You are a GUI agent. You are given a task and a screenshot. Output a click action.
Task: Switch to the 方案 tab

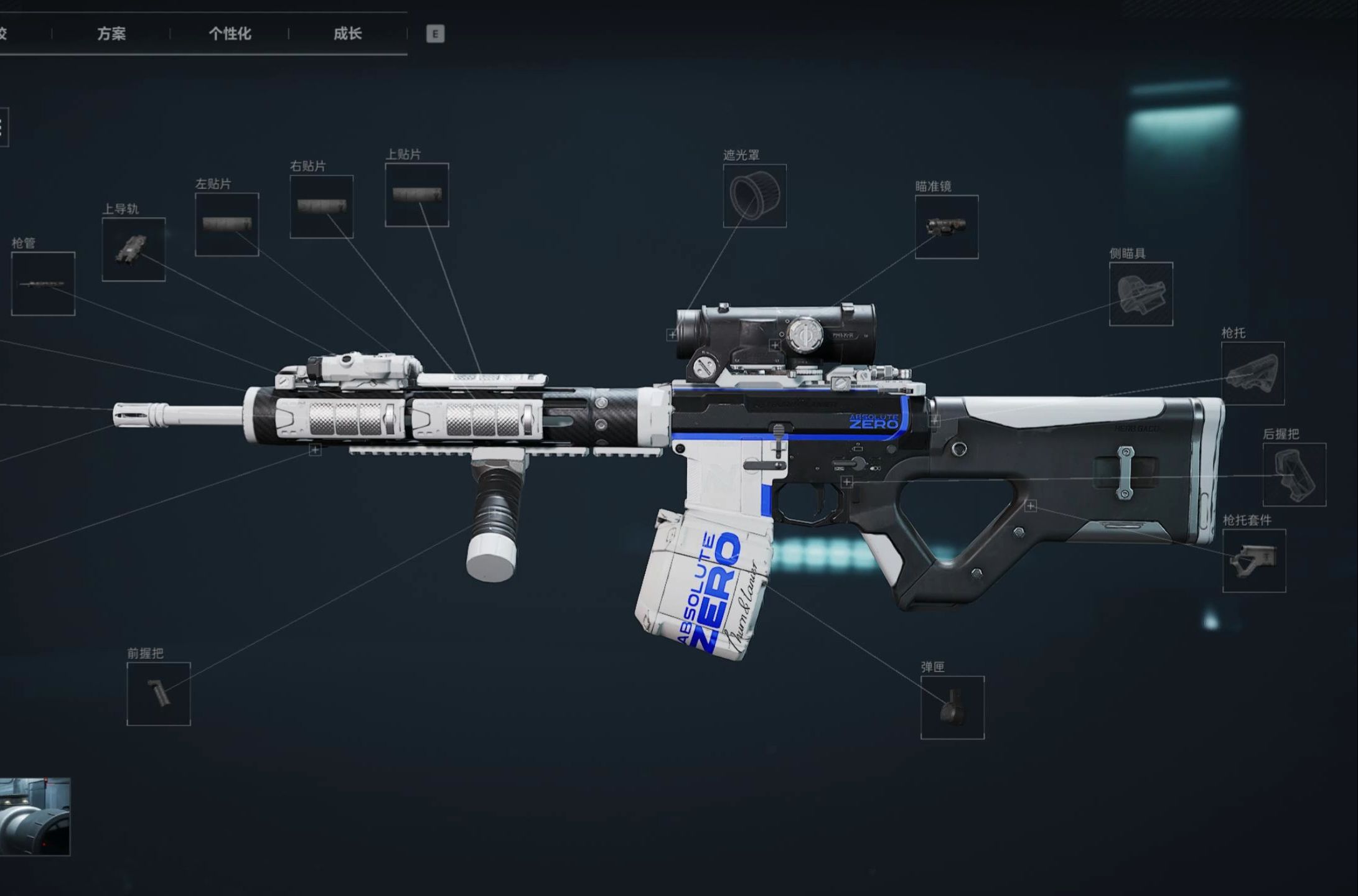(111, 34)
